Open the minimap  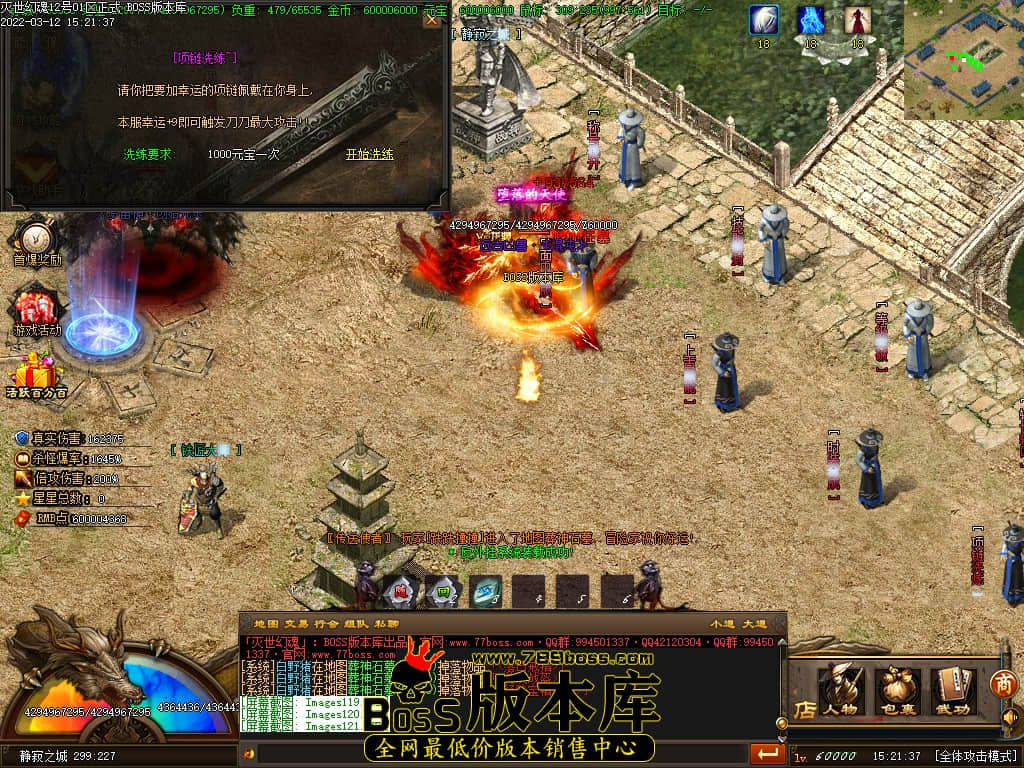point(963,60)
